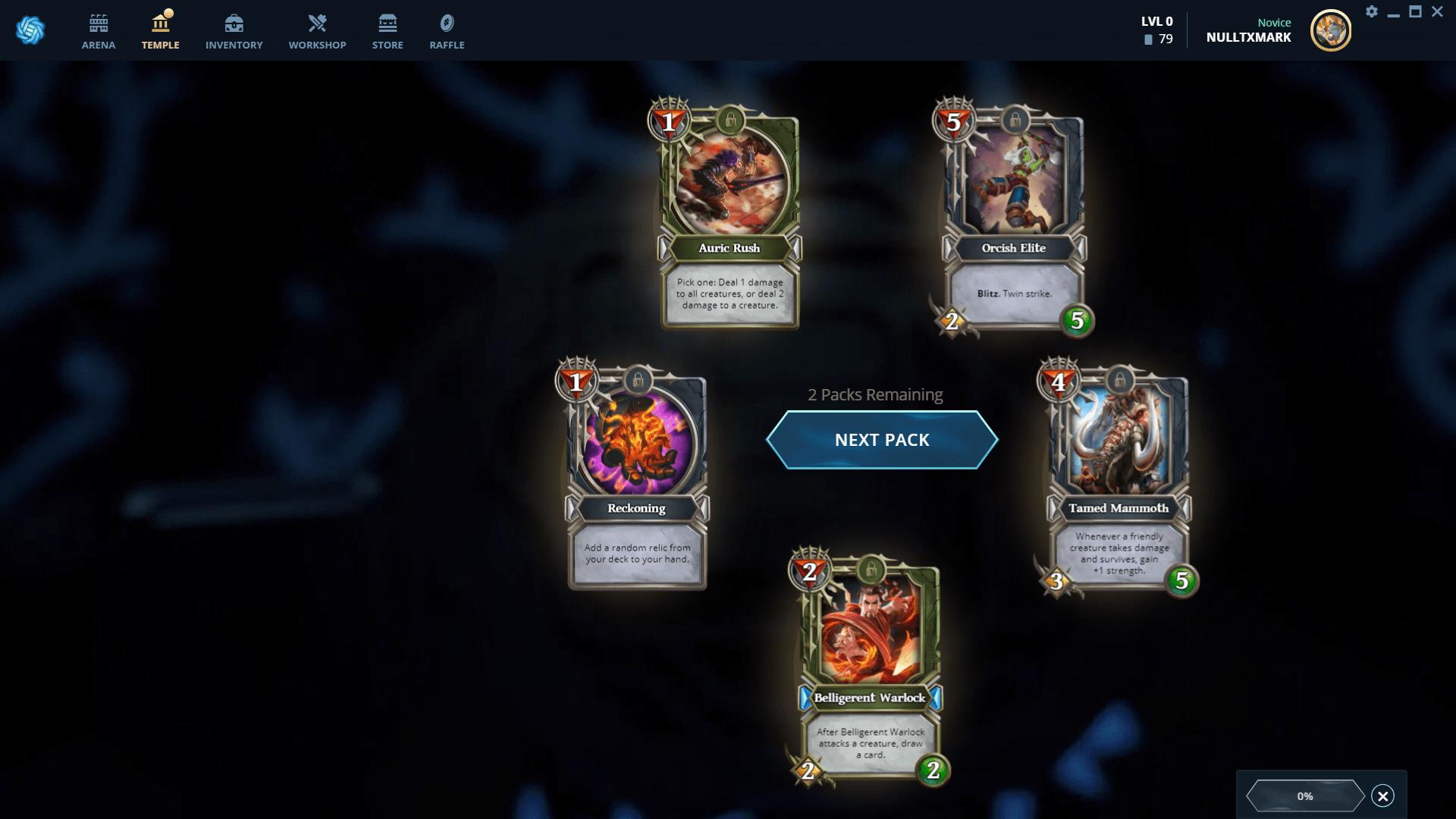Image resolution: width=1456 pixels, height=819 pixels.
Task: Toggle the lock on Auric Rush card
Action: coord(730,120)
